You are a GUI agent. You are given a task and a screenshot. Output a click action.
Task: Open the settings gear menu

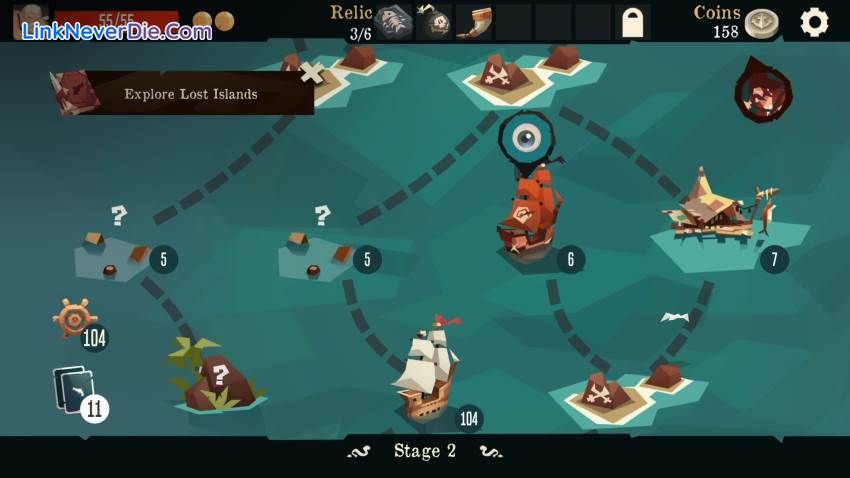814,22
